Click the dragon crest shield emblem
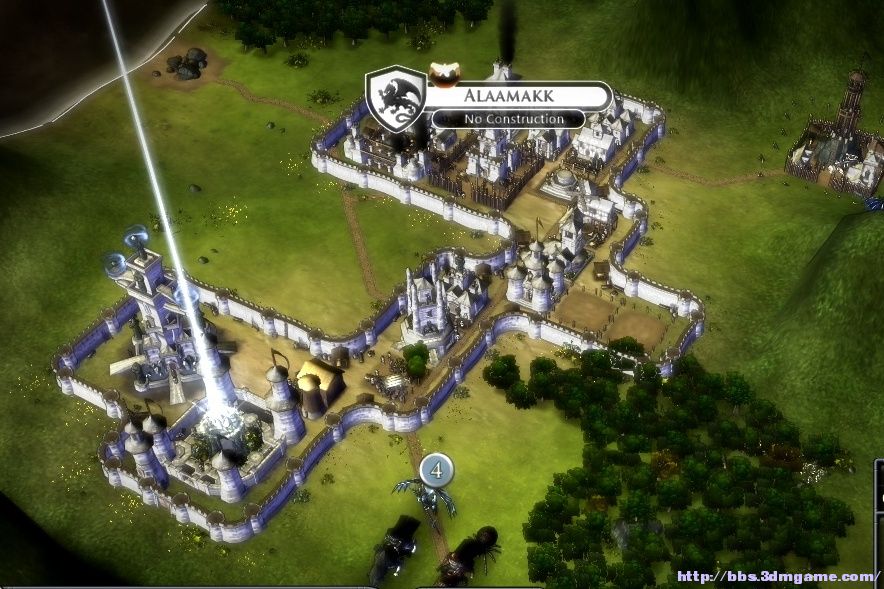 click(396, 98)
